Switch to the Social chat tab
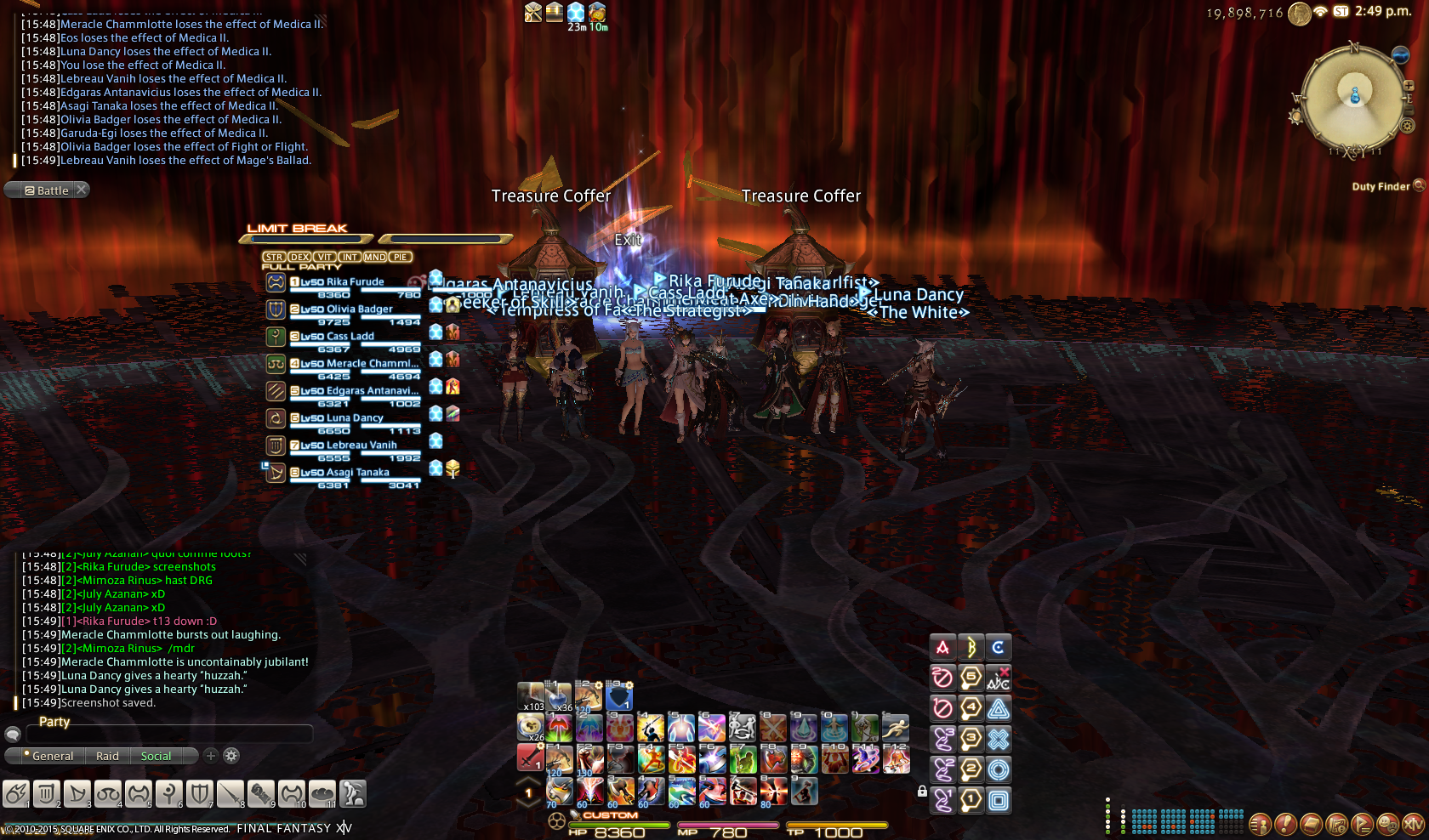This screenshot has height=840, width=1429. (x=156, y=756)
